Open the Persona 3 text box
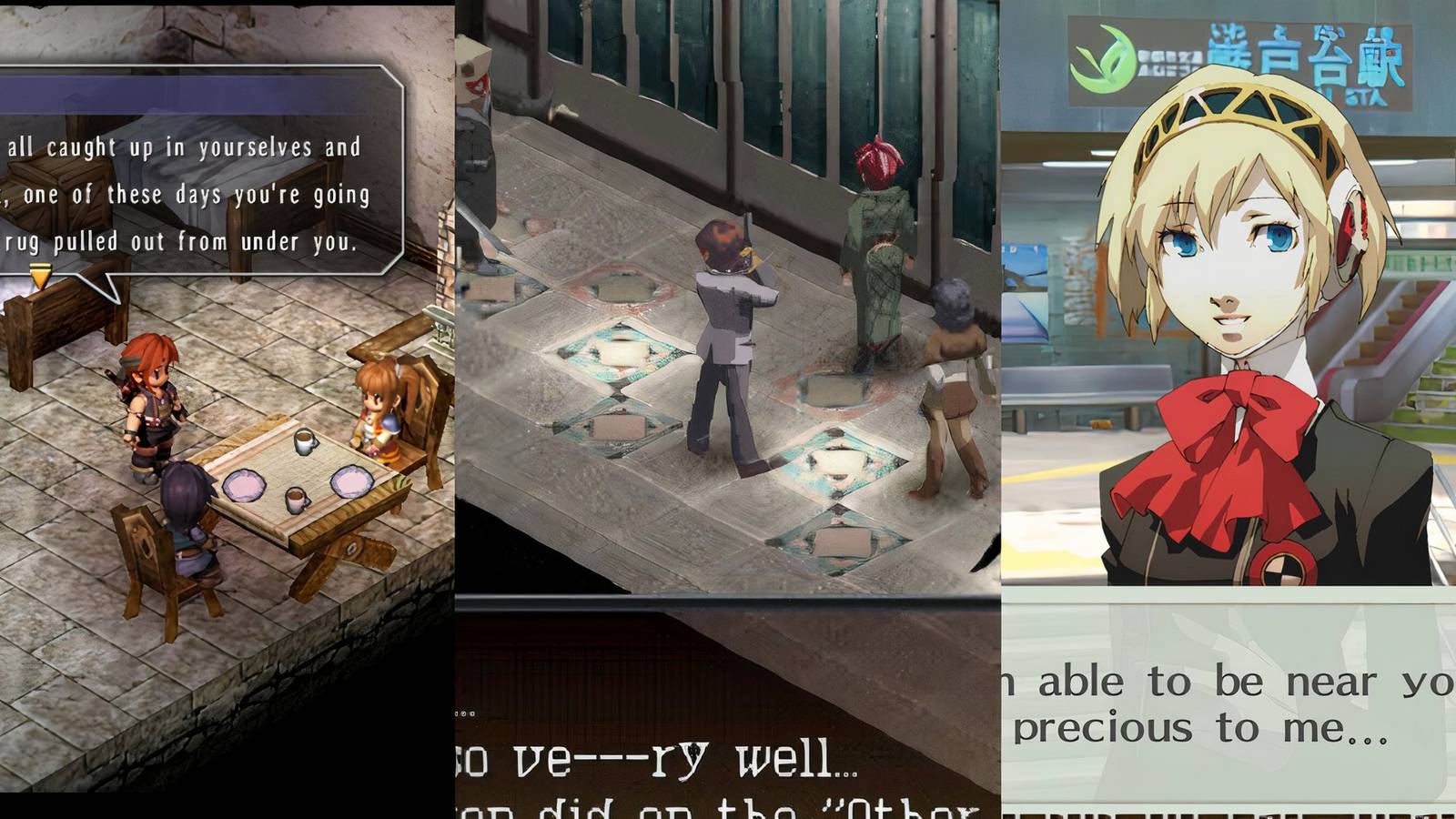The height and width of the screenshot is (819, 1456). [x=1228, y=701]
